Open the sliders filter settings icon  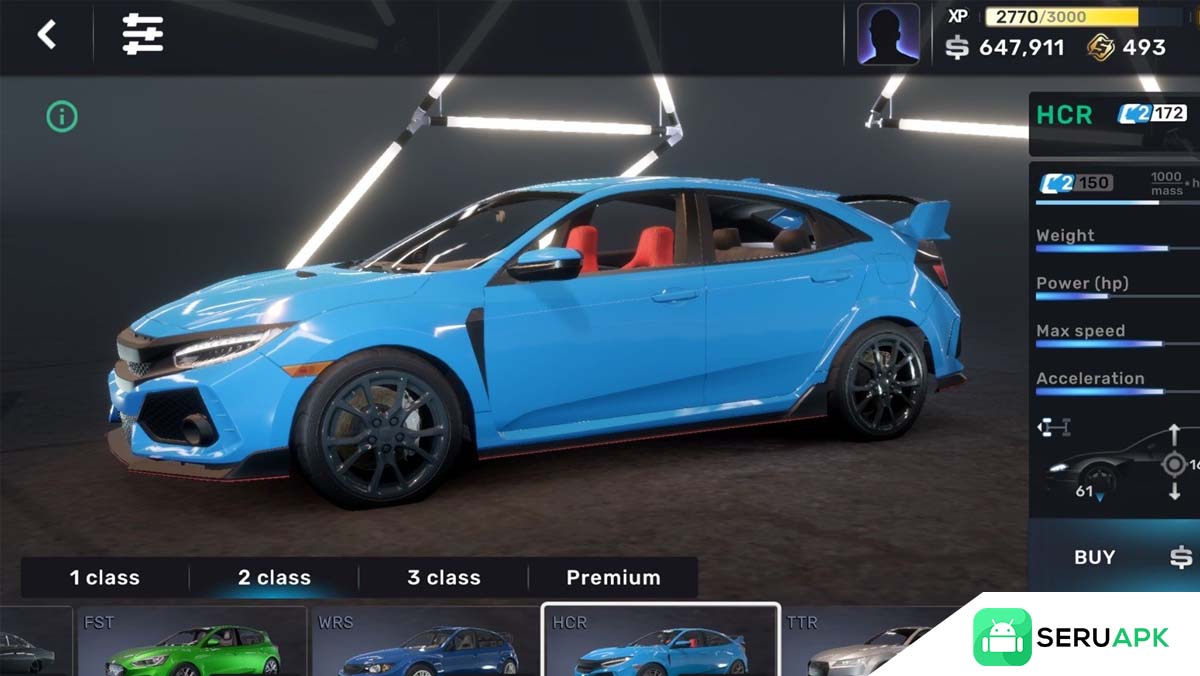point(143,35)
